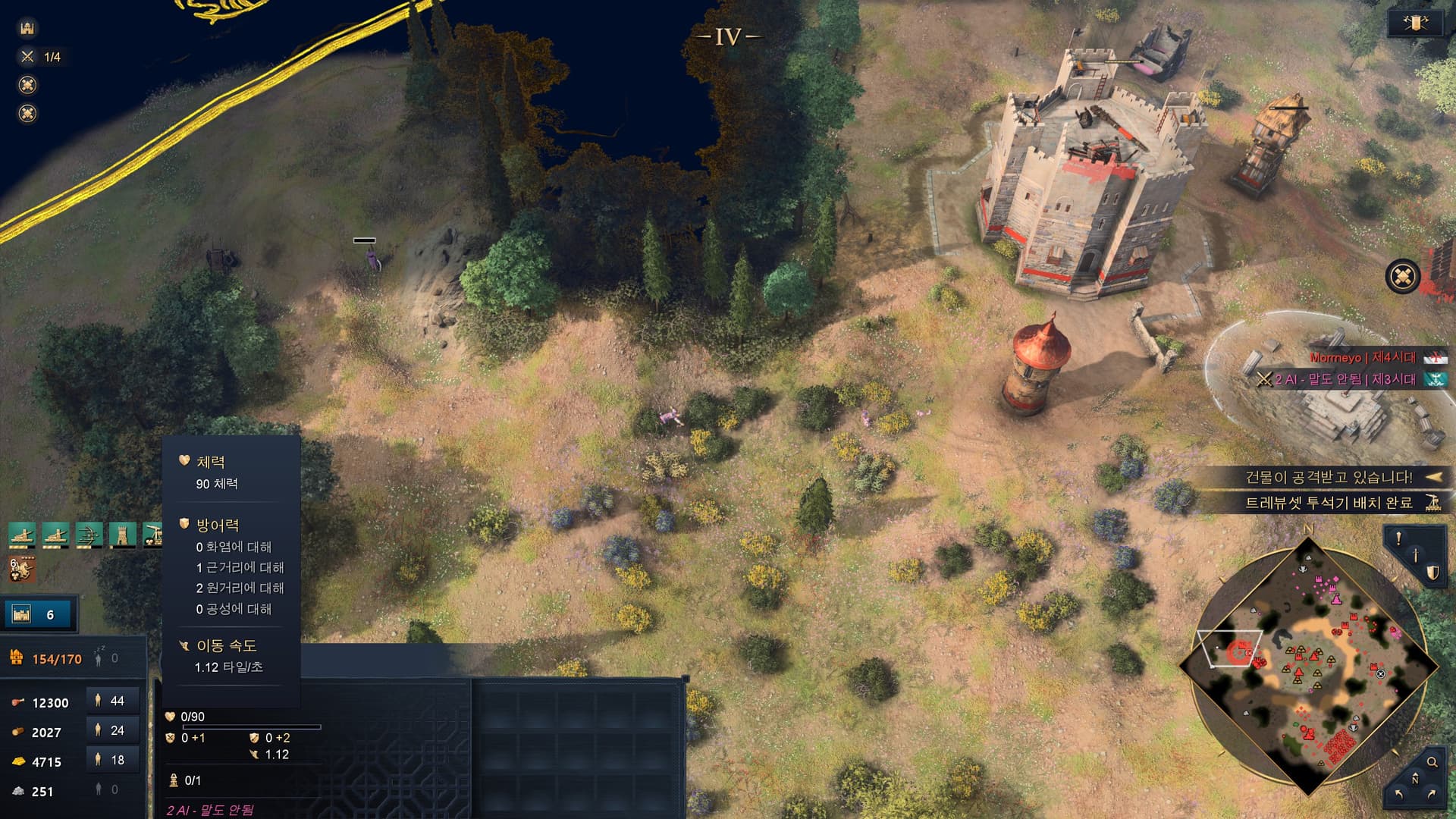Open the trebuchet deployment complete notification
The image size is (1456, 819).
coord(1329,503)
